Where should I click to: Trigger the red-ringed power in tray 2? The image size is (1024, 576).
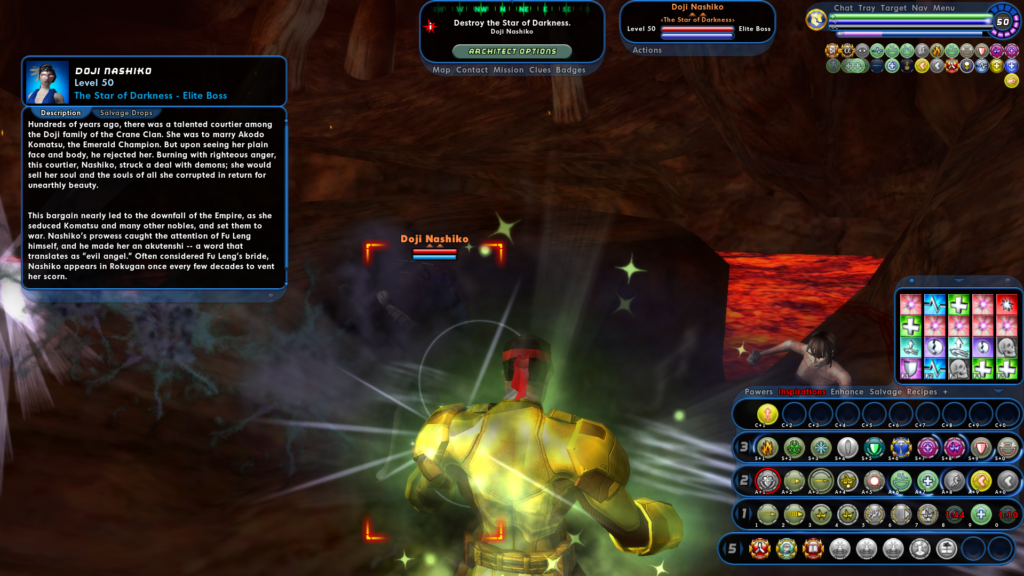pos(768,481)
